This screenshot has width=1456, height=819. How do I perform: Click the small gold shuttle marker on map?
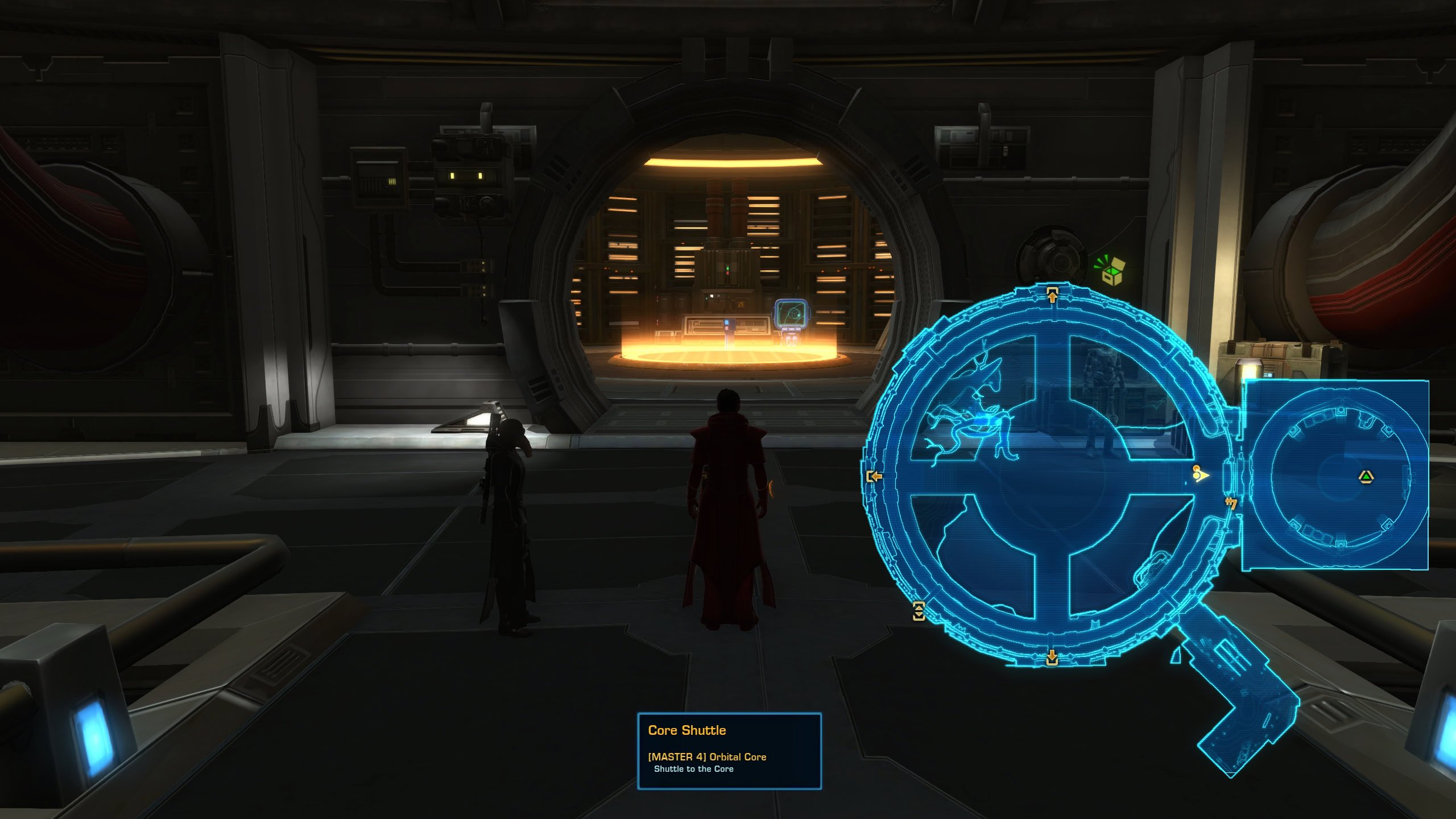(x=1231, y=503)
